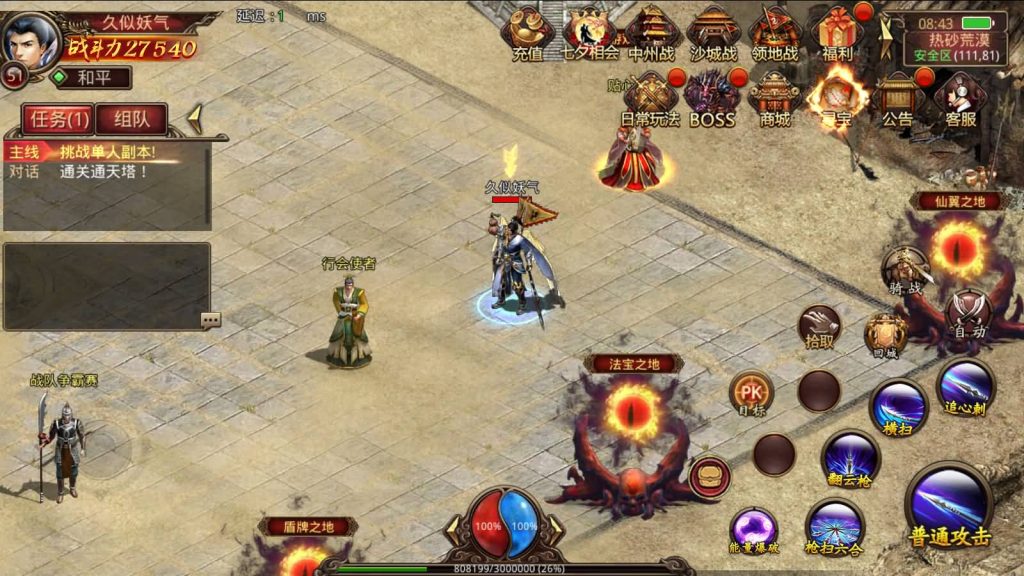Open the 公告 announcements
The image size is (1024, 576).
coord(897,98)
